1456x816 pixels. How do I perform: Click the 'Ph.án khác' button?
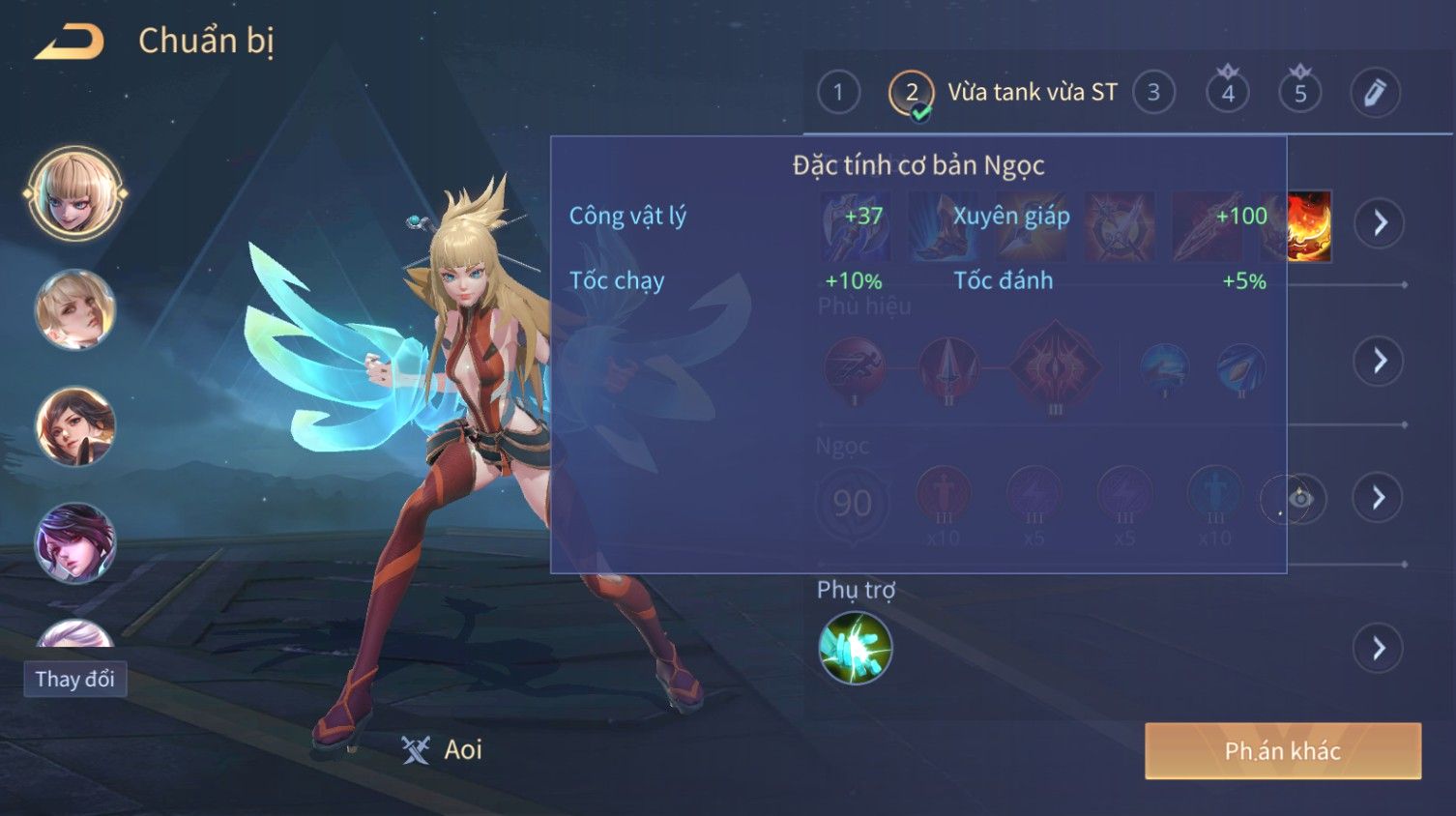(1282, 751)
